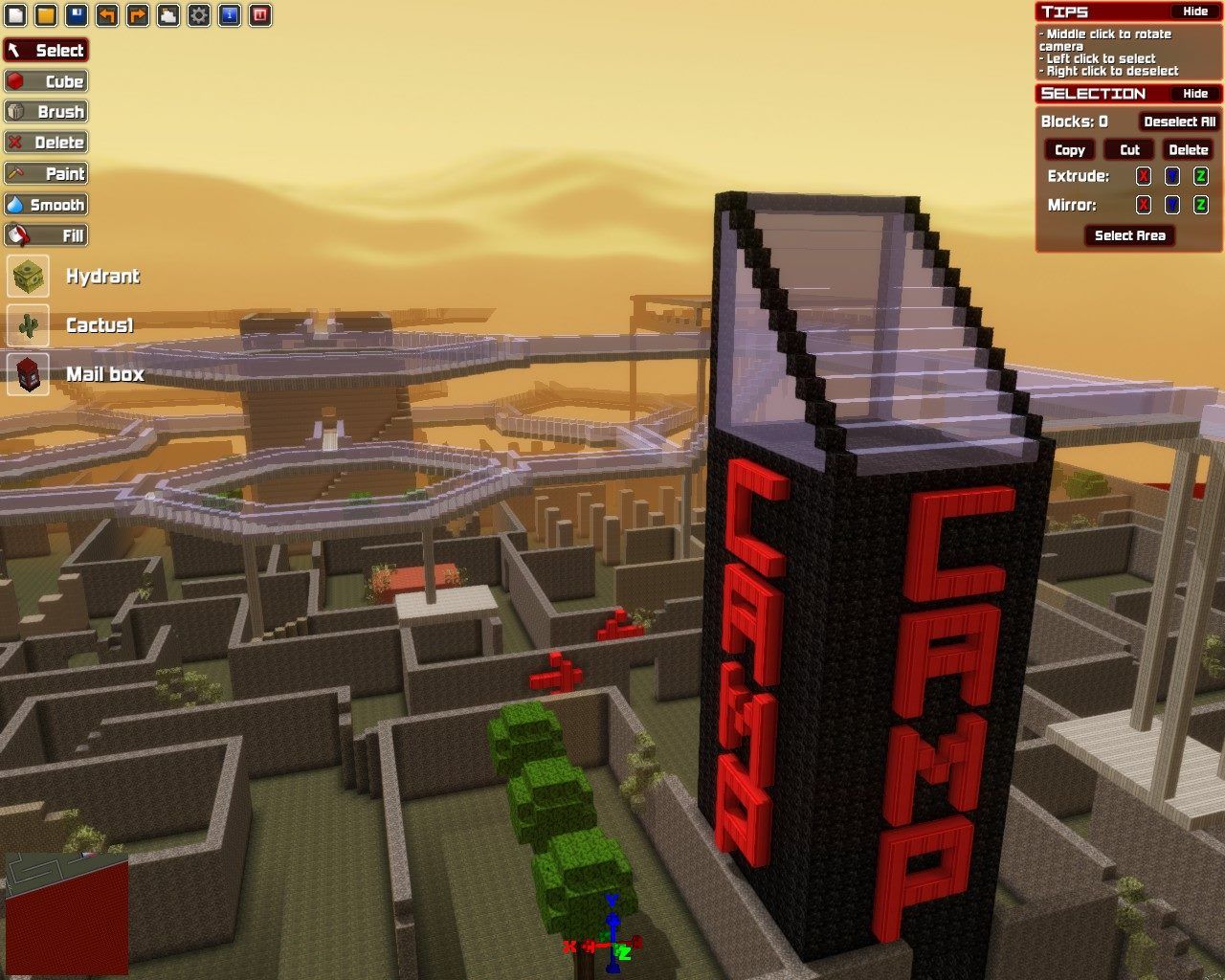Switch to the Brush tool

[46, 112]
